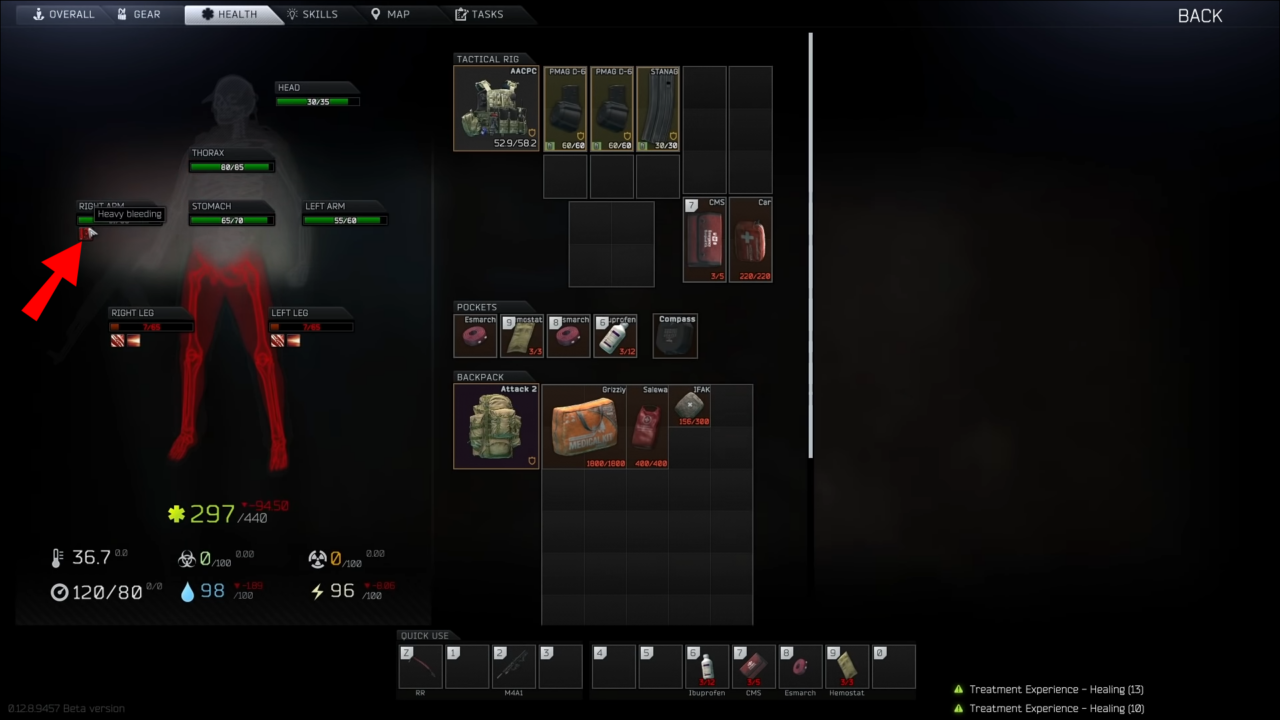This screenshot has height=720, width=1280.
Task: Click the Salewa first aid kit
Action: [646, 425]
